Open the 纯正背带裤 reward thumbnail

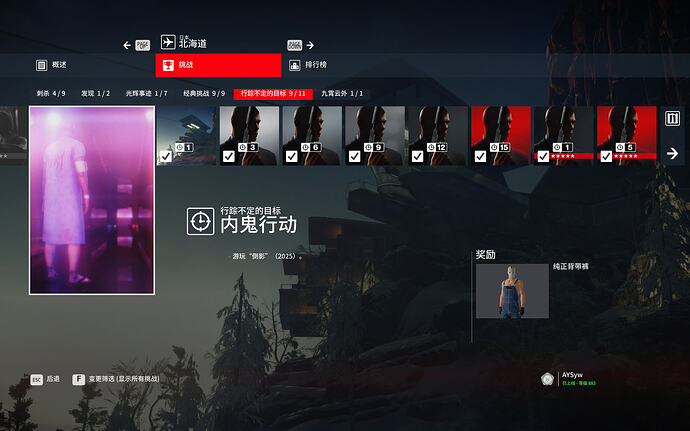512,291
